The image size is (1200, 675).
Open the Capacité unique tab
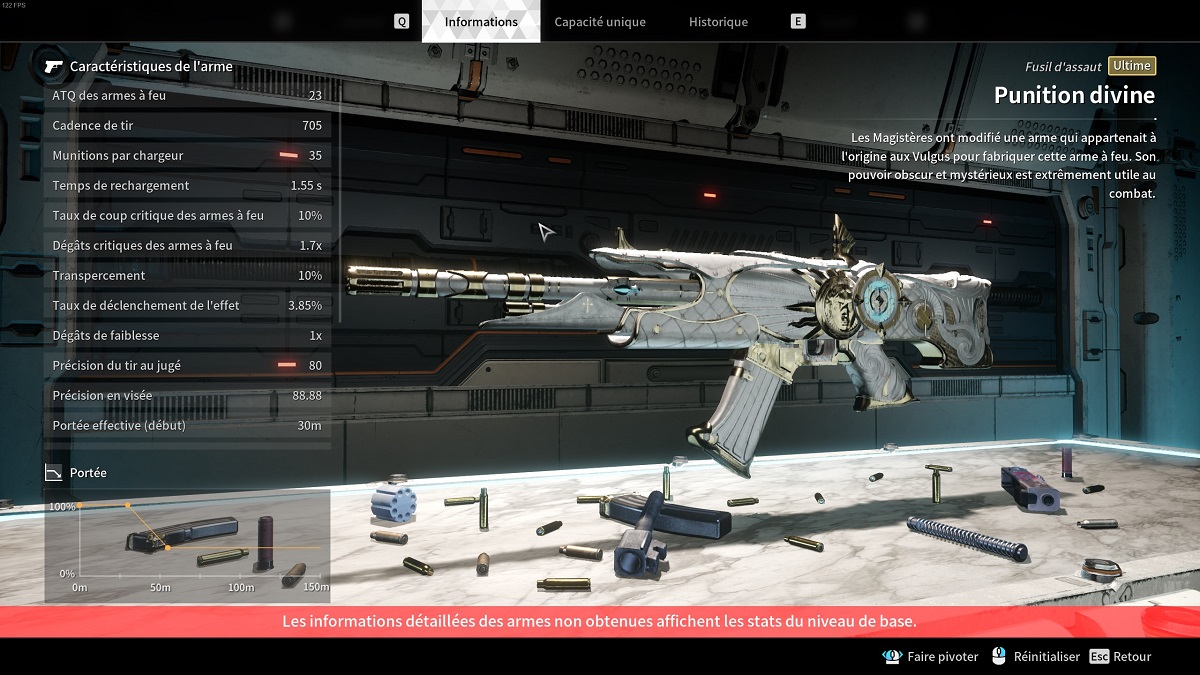600,22
